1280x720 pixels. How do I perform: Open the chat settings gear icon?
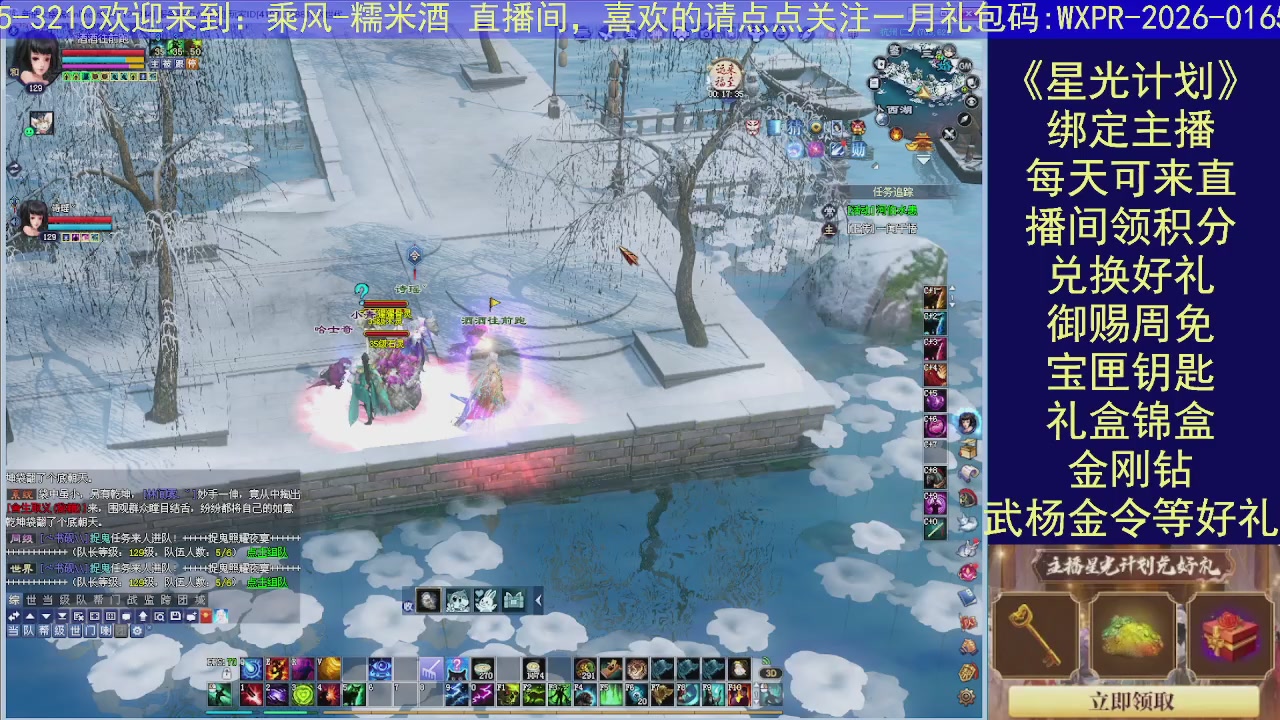[x=137, y=631]
